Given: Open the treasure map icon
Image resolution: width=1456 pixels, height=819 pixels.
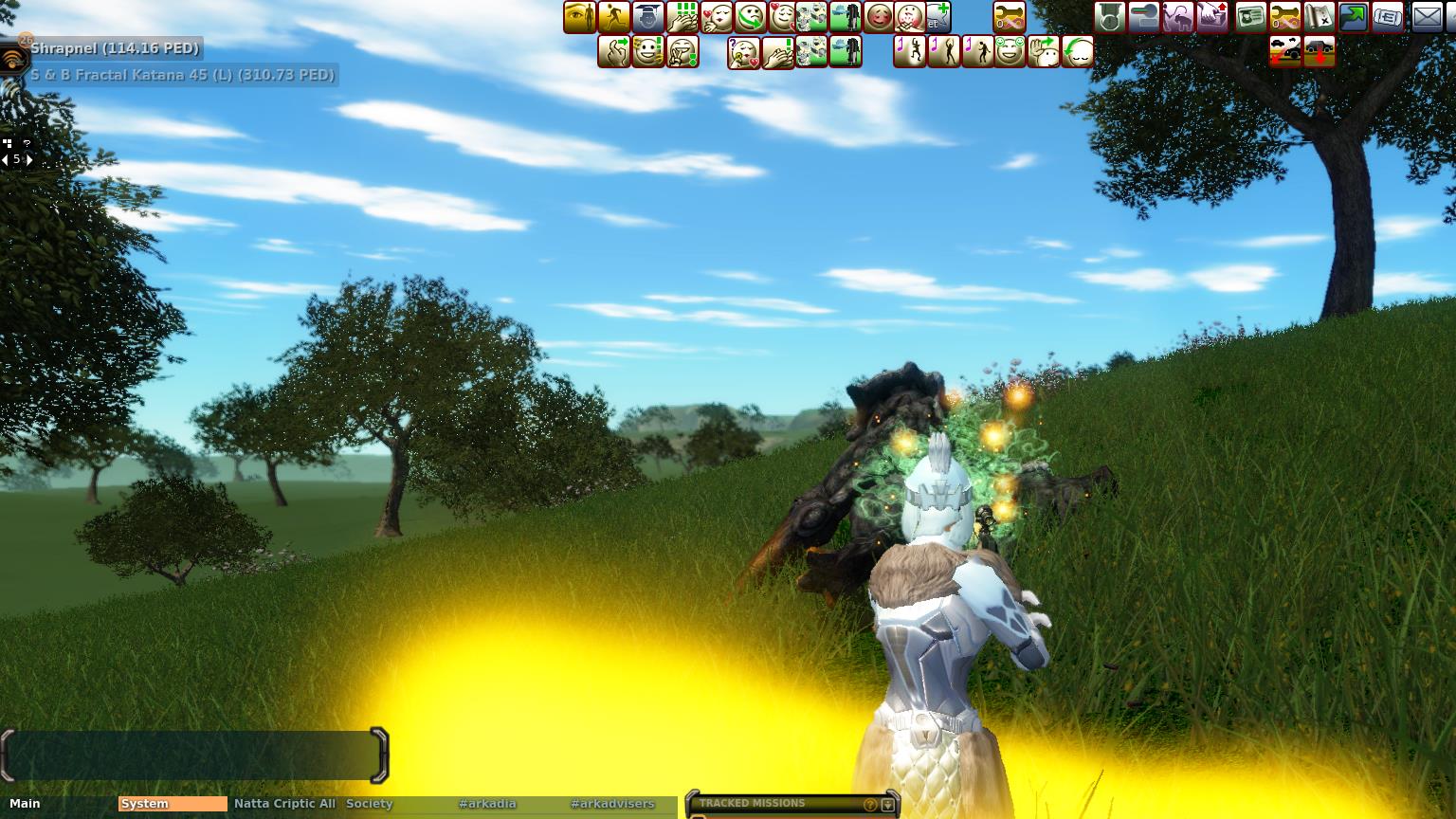Looking at the screenshot, I should coord(1319,17).
